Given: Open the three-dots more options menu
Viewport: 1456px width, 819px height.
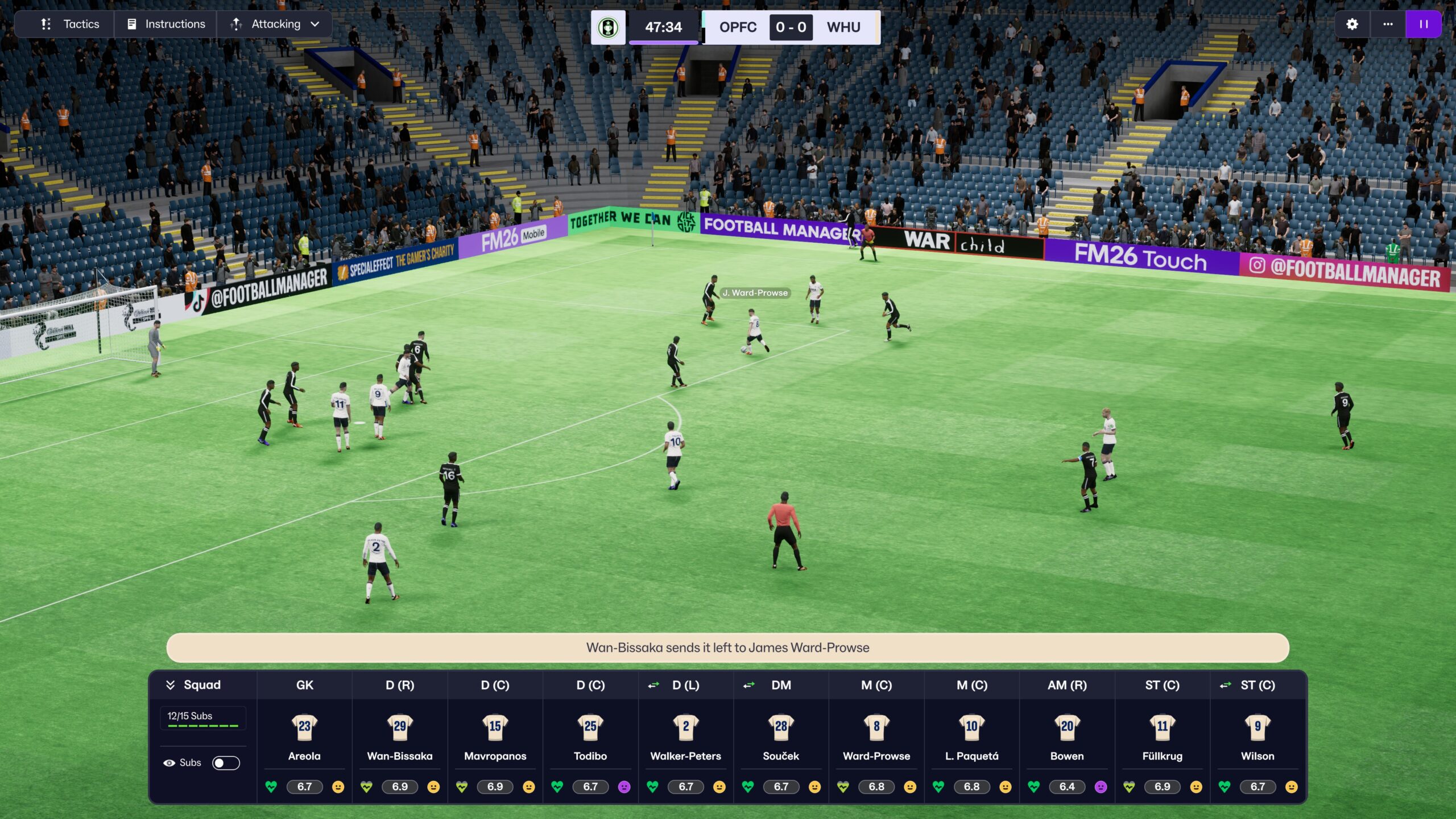Looking at the screenshot, I should coord(1388,24).
